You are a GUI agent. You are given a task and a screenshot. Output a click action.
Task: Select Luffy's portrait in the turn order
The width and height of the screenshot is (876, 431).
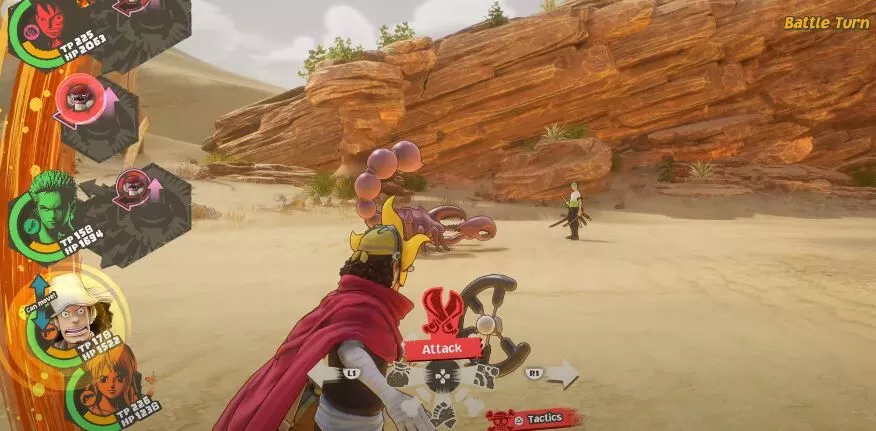point(45,22)
